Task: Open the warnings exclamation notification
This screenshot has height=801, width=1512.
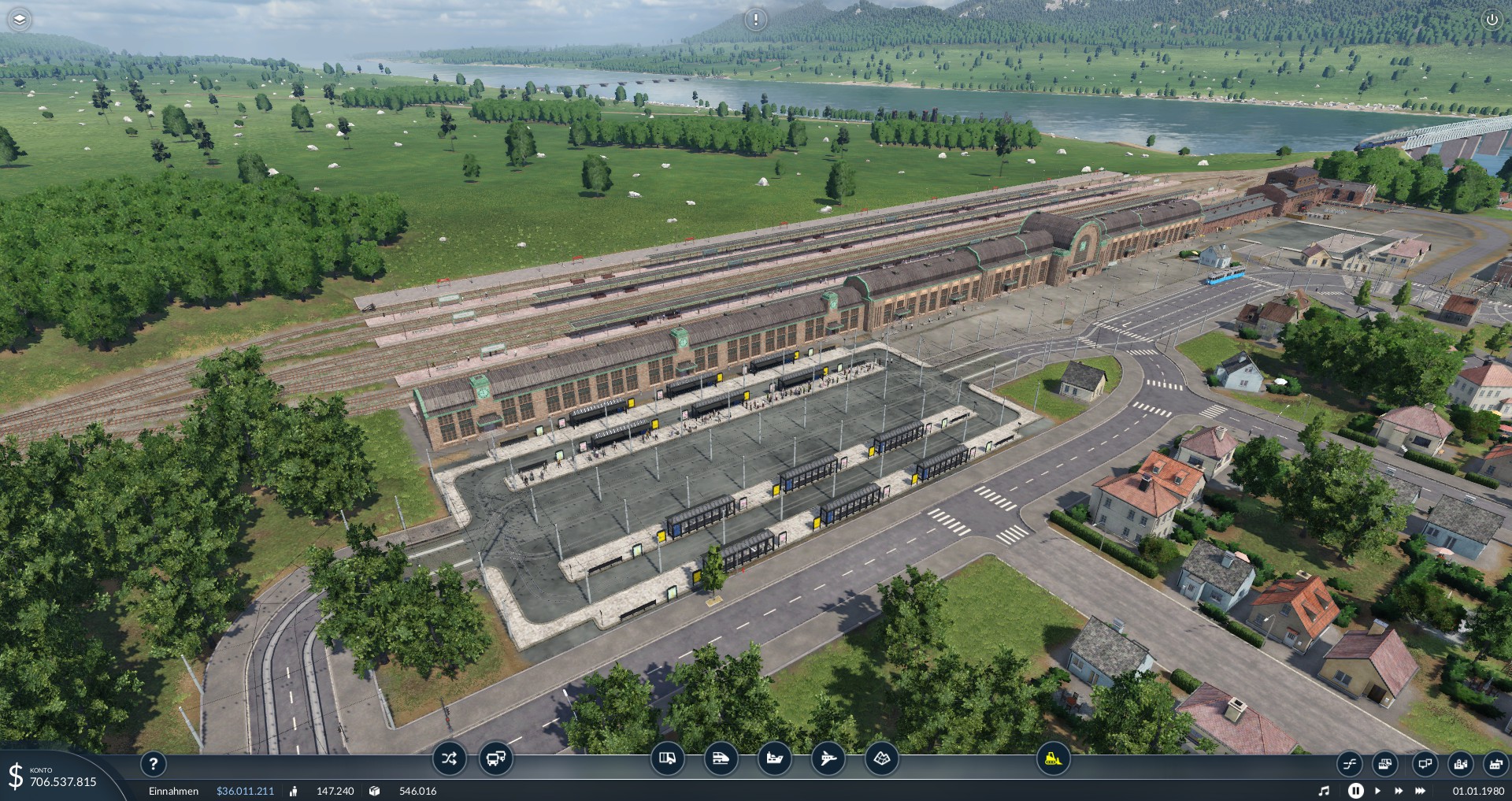Action: 755,20
